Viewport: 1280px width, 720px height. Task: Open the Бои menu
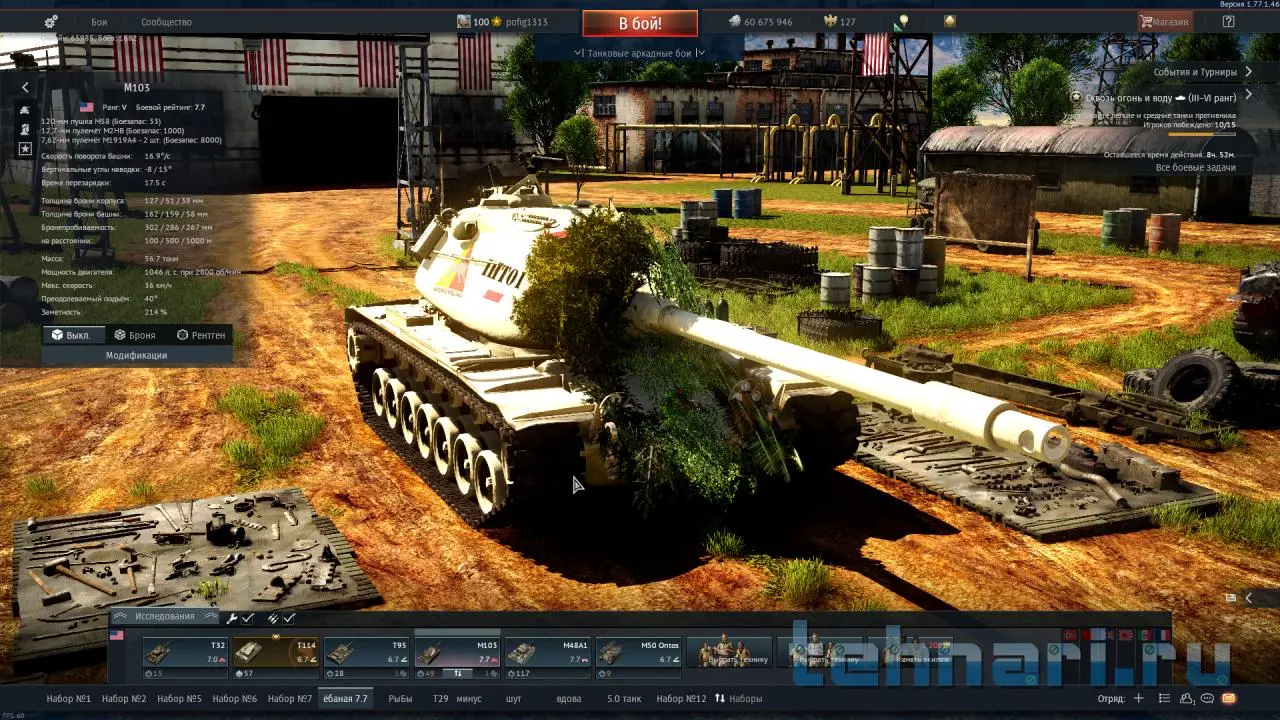pos(99,22)
